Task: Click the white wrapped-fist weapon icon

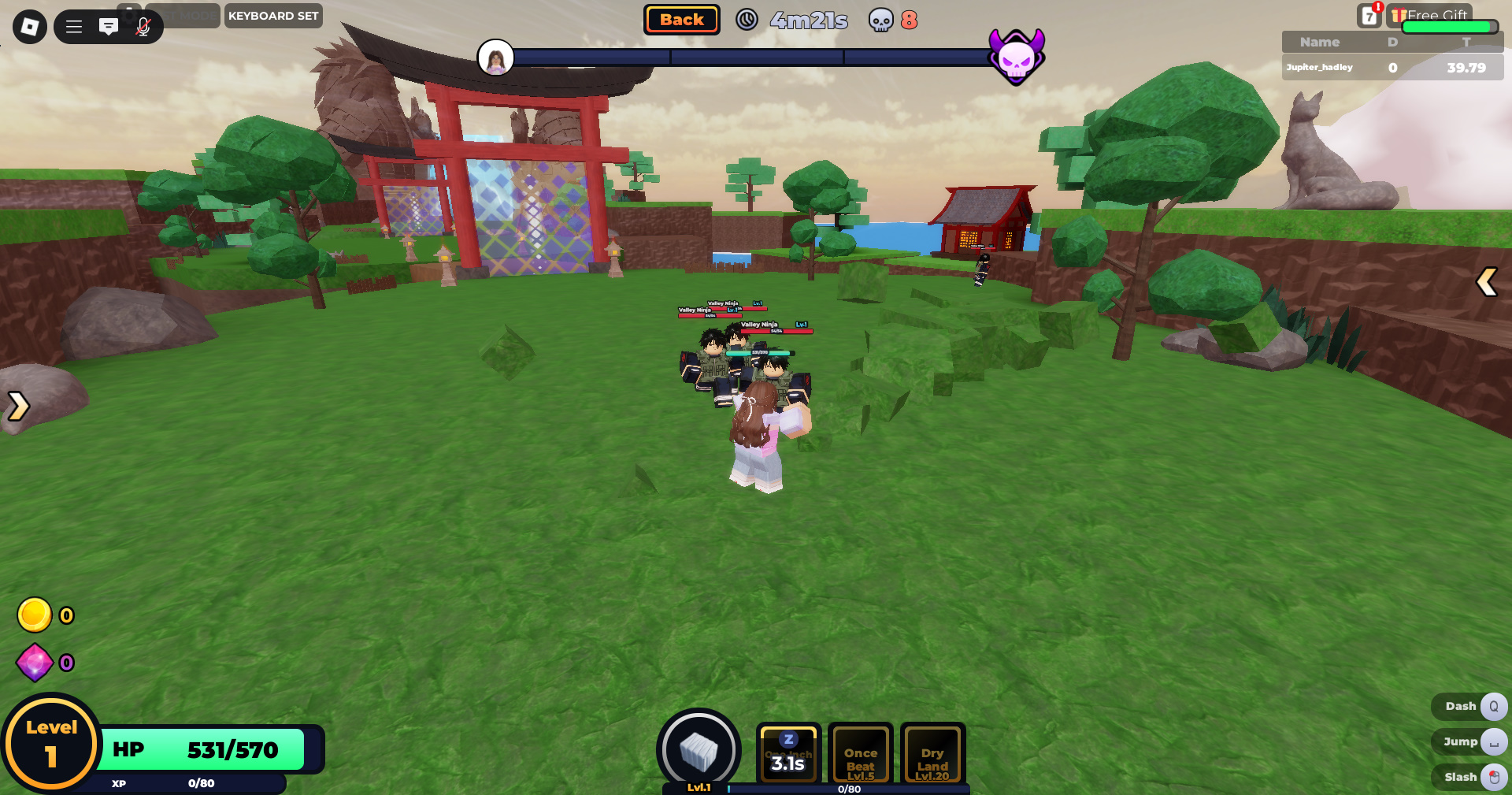Action: [699, 749]
